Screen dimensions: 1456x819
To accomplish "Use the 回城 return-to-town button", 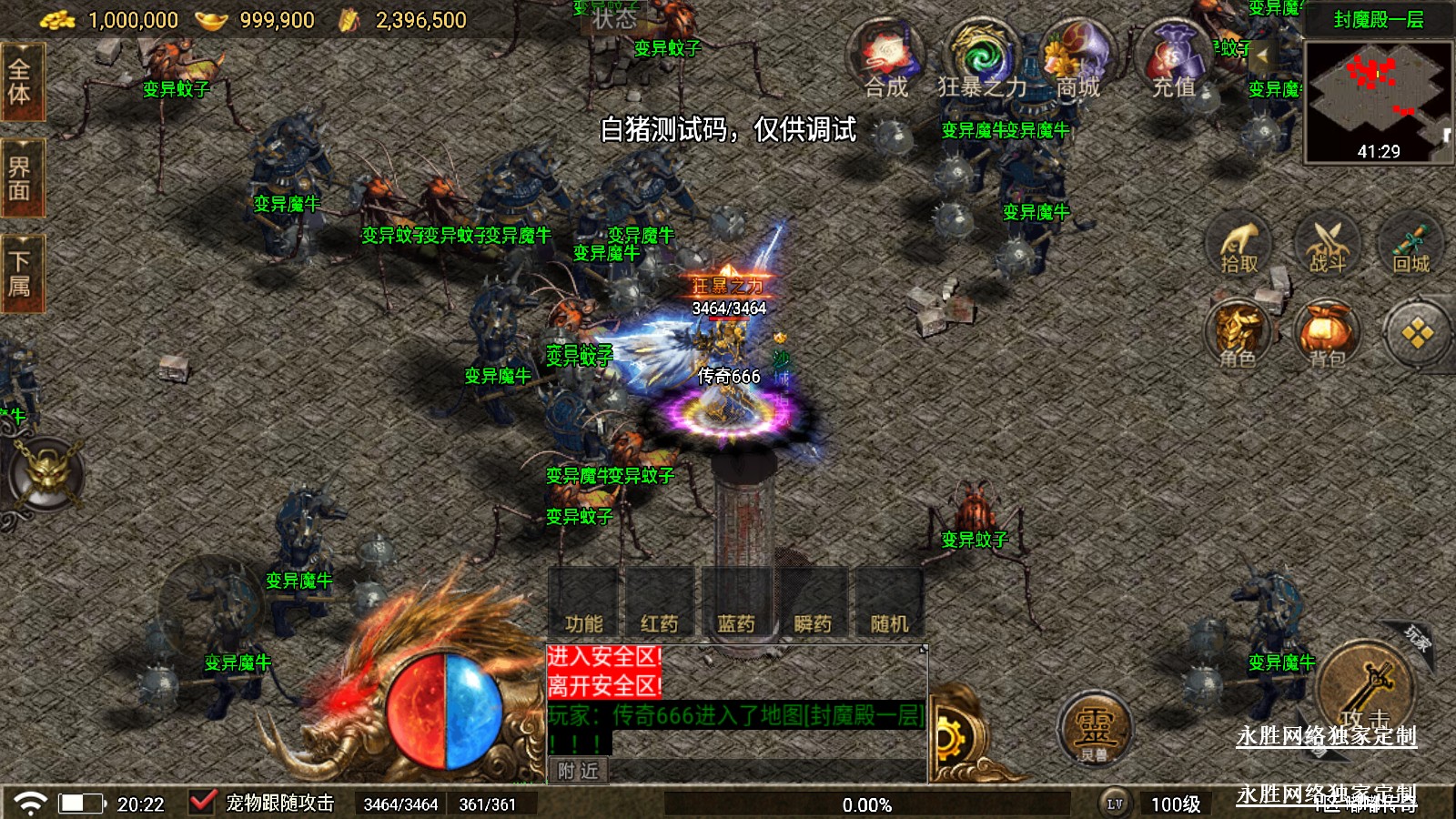I will (1411, 246).
